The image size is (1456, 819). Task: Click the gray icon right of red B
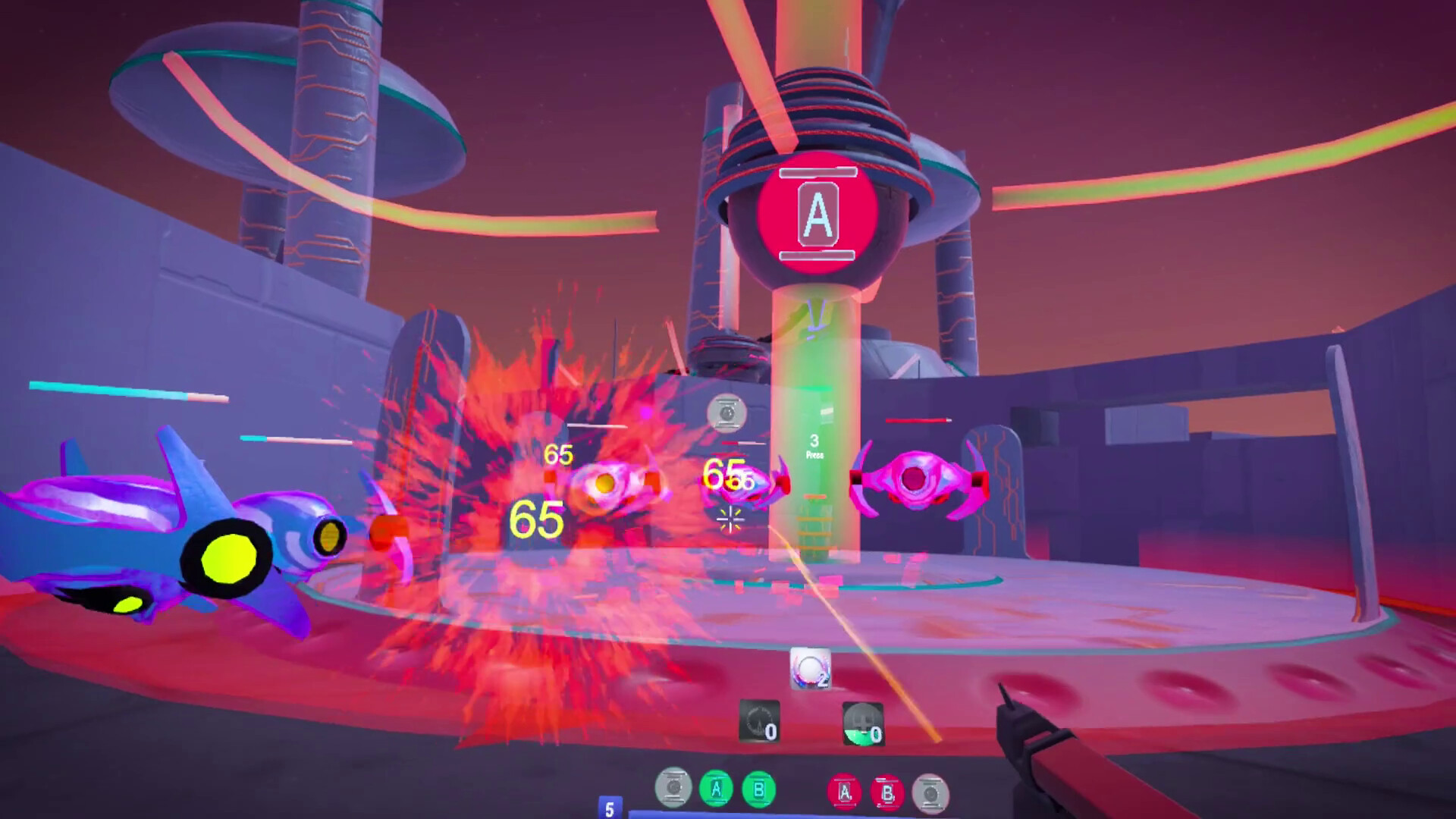click(932, 789)
